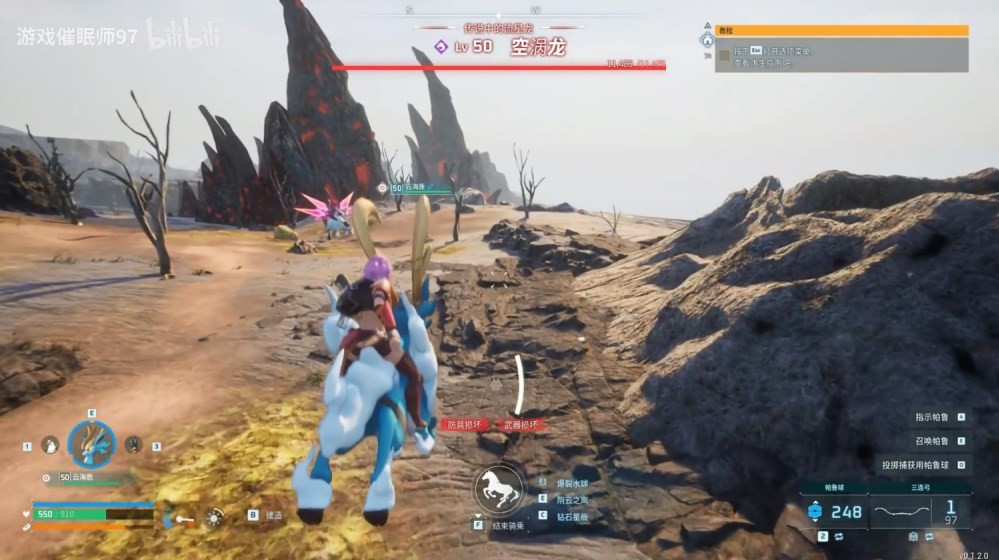
Task: Select the blue deer pal portrait
Action: pos(91,445)
